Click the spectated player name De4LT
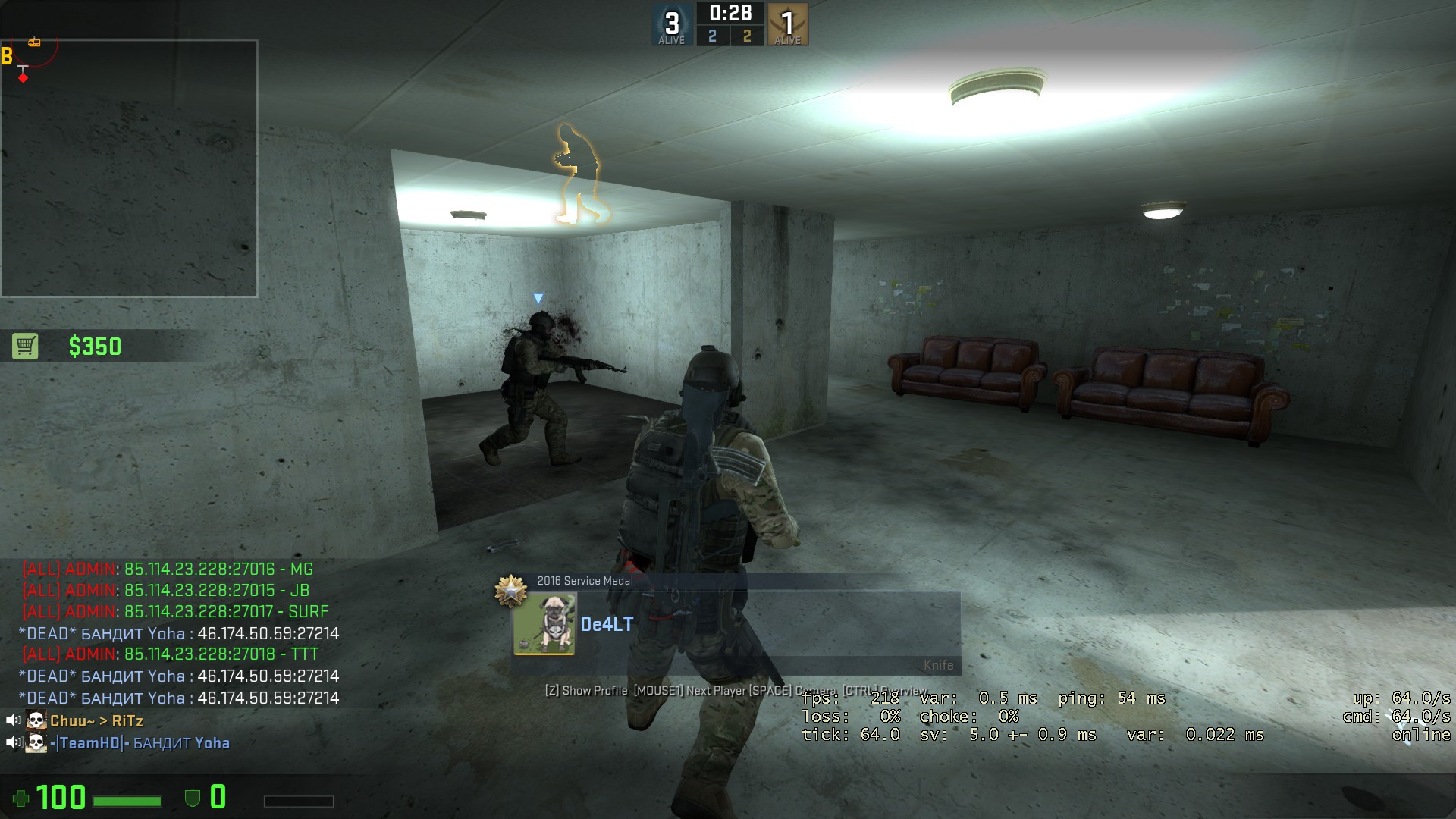This screenshot has height=819, width=1456. coord(607,624)
